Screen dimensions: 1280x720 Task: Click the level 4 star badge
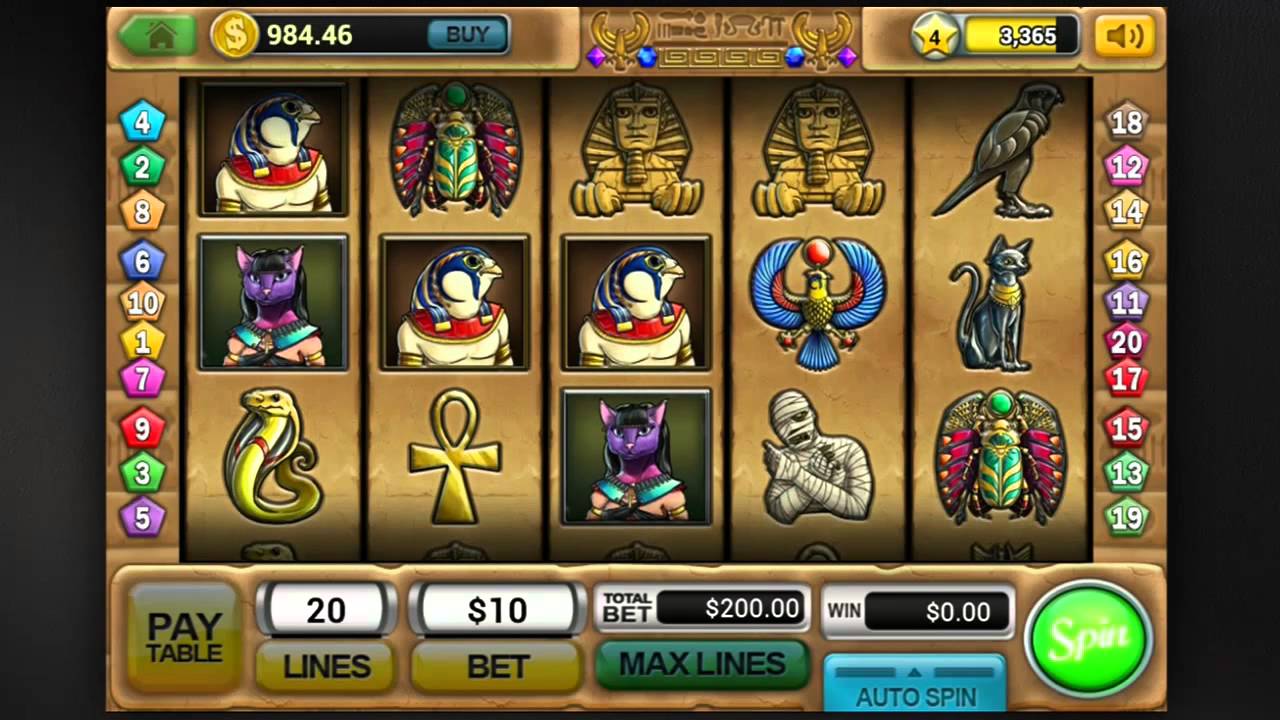935,37
